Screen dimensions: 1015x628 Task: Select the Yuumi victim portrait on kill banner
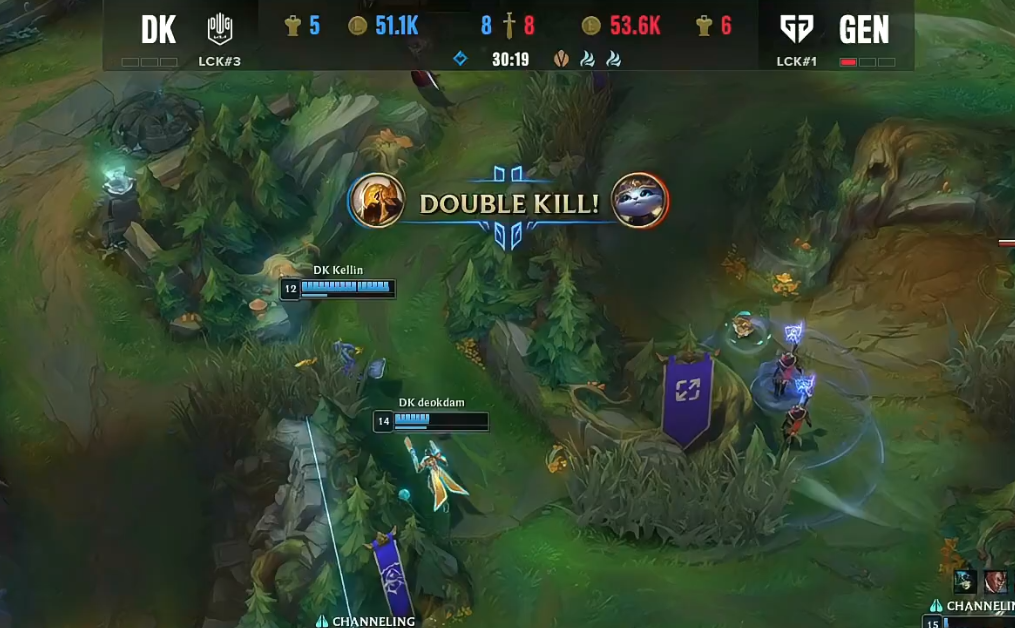640,201
